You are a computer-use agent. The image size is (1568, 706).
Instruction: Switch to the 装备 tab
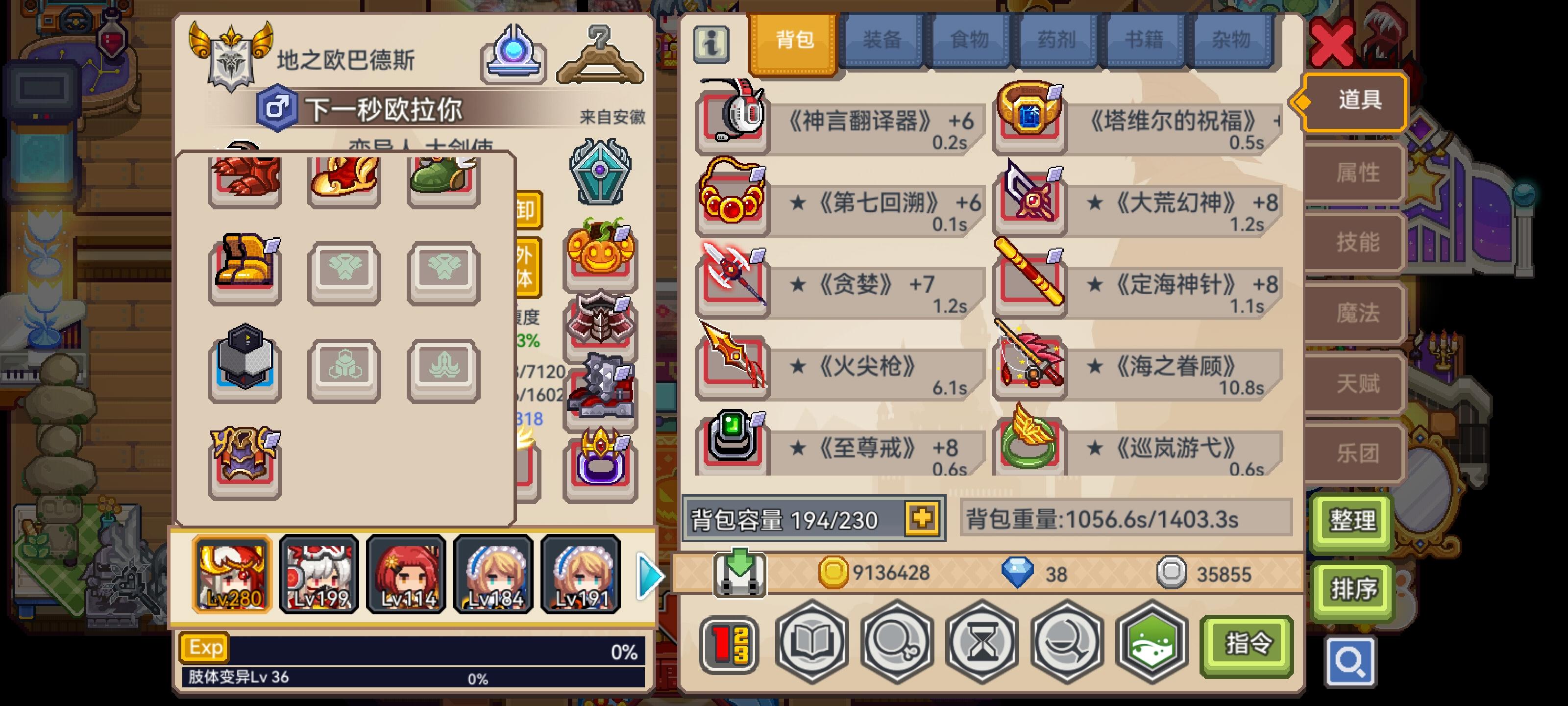pyautogui.click(x=882, y=40)
